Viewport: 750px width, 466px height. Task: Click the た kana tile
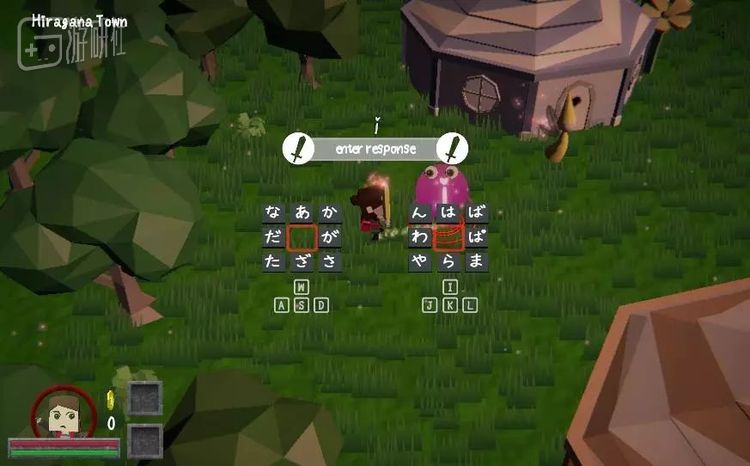(x=274, y=262)
